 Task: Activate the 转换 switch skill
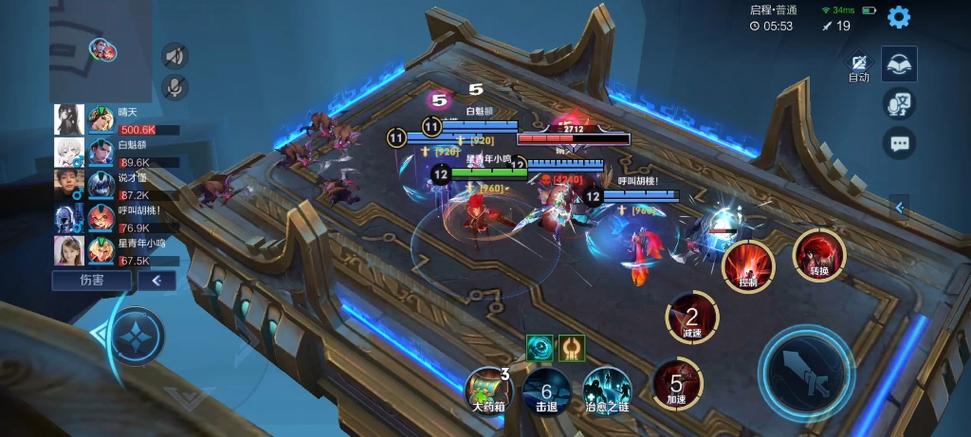(x=819, y=255)
